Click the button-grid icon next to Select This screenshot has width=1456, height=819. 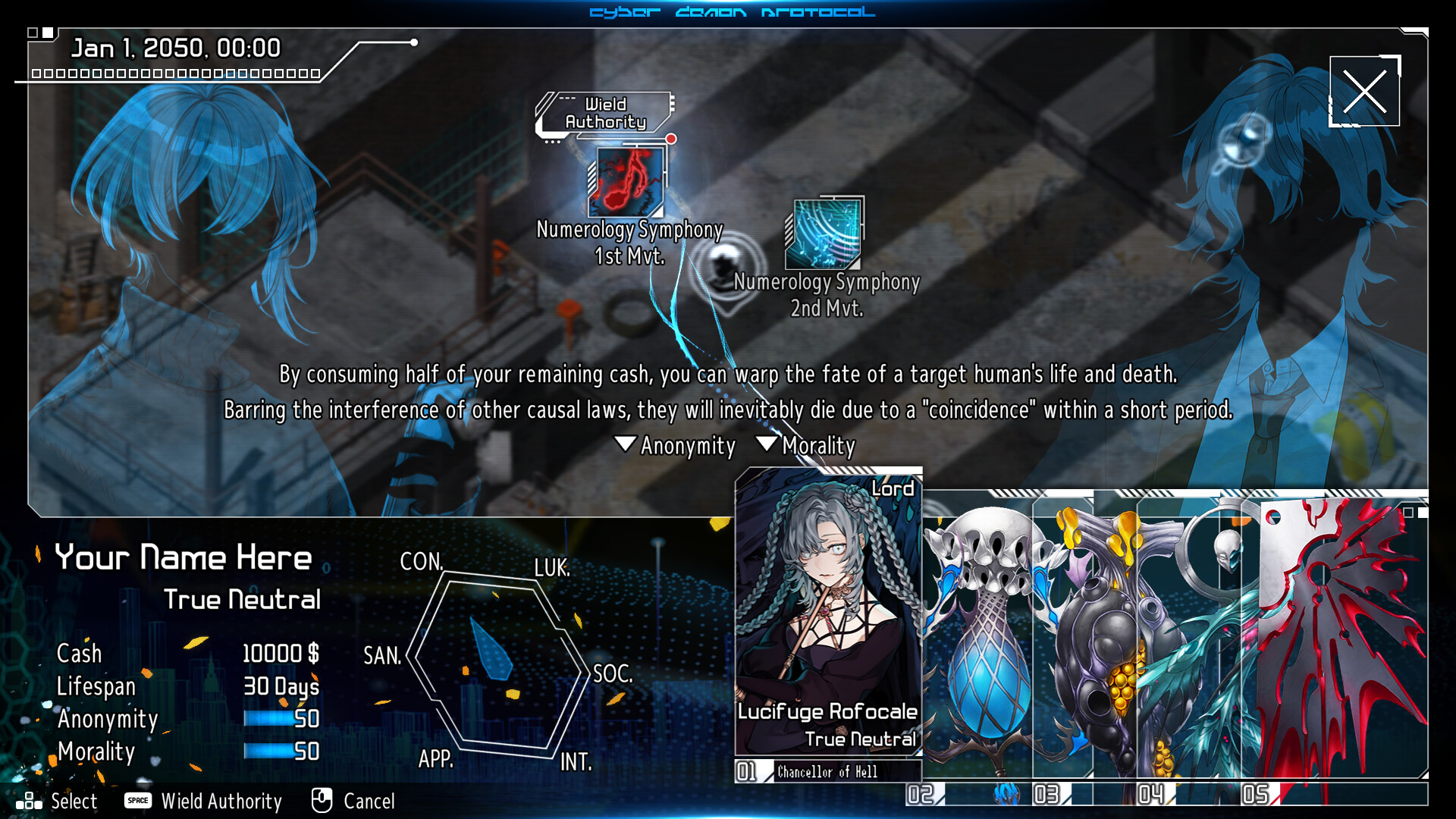[x=28, y=800]
